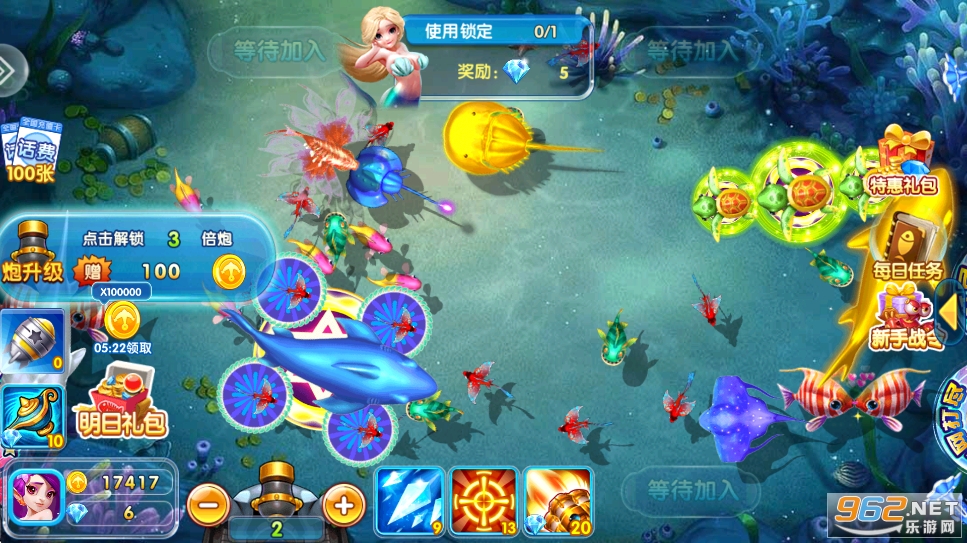Open the 特惠礼包 special gift pack
967x543 pixels.
tap(901, 164)
